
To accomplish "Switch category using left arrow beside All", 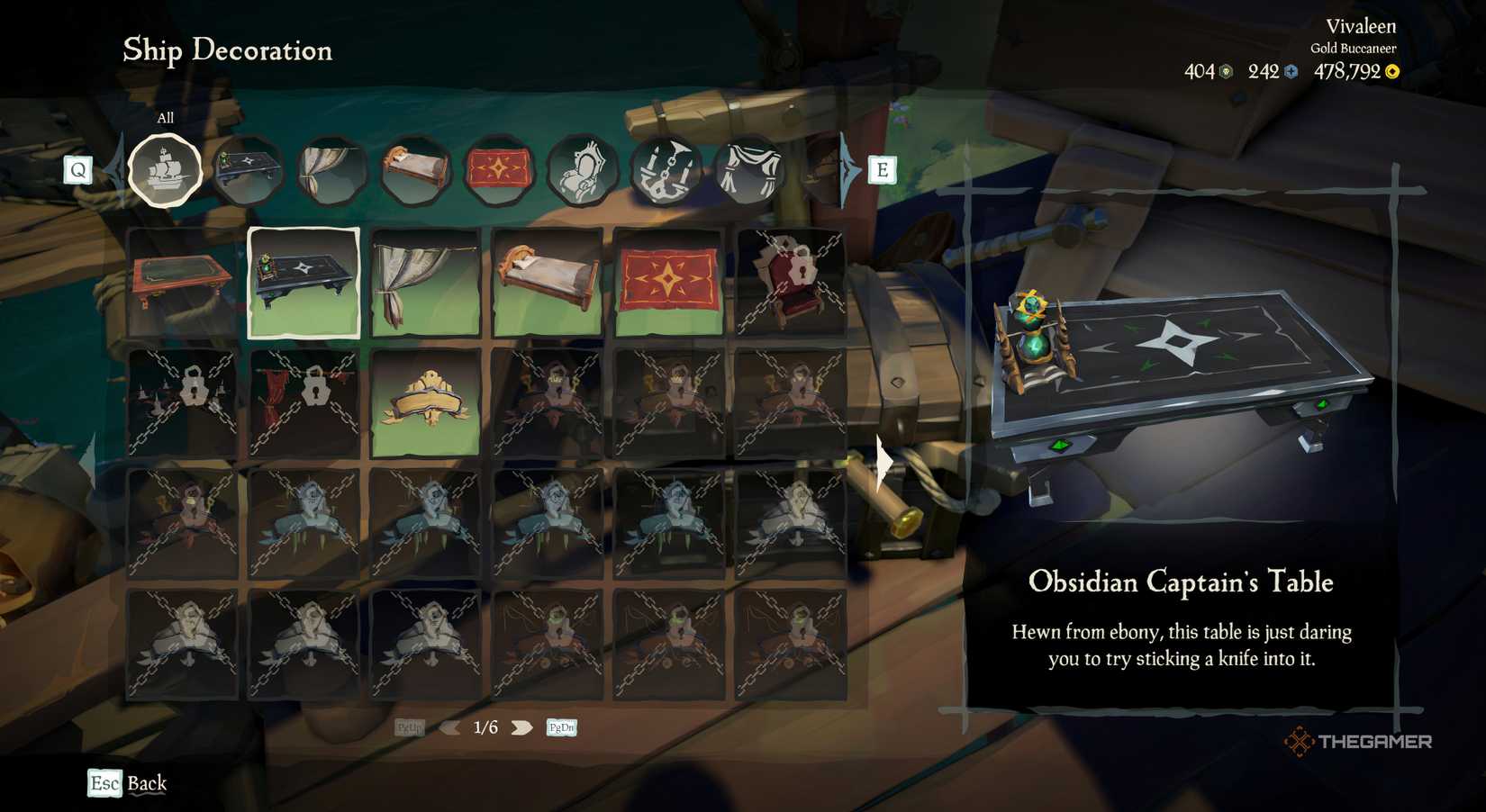I will pyautogui.click(x=113, y=168).
